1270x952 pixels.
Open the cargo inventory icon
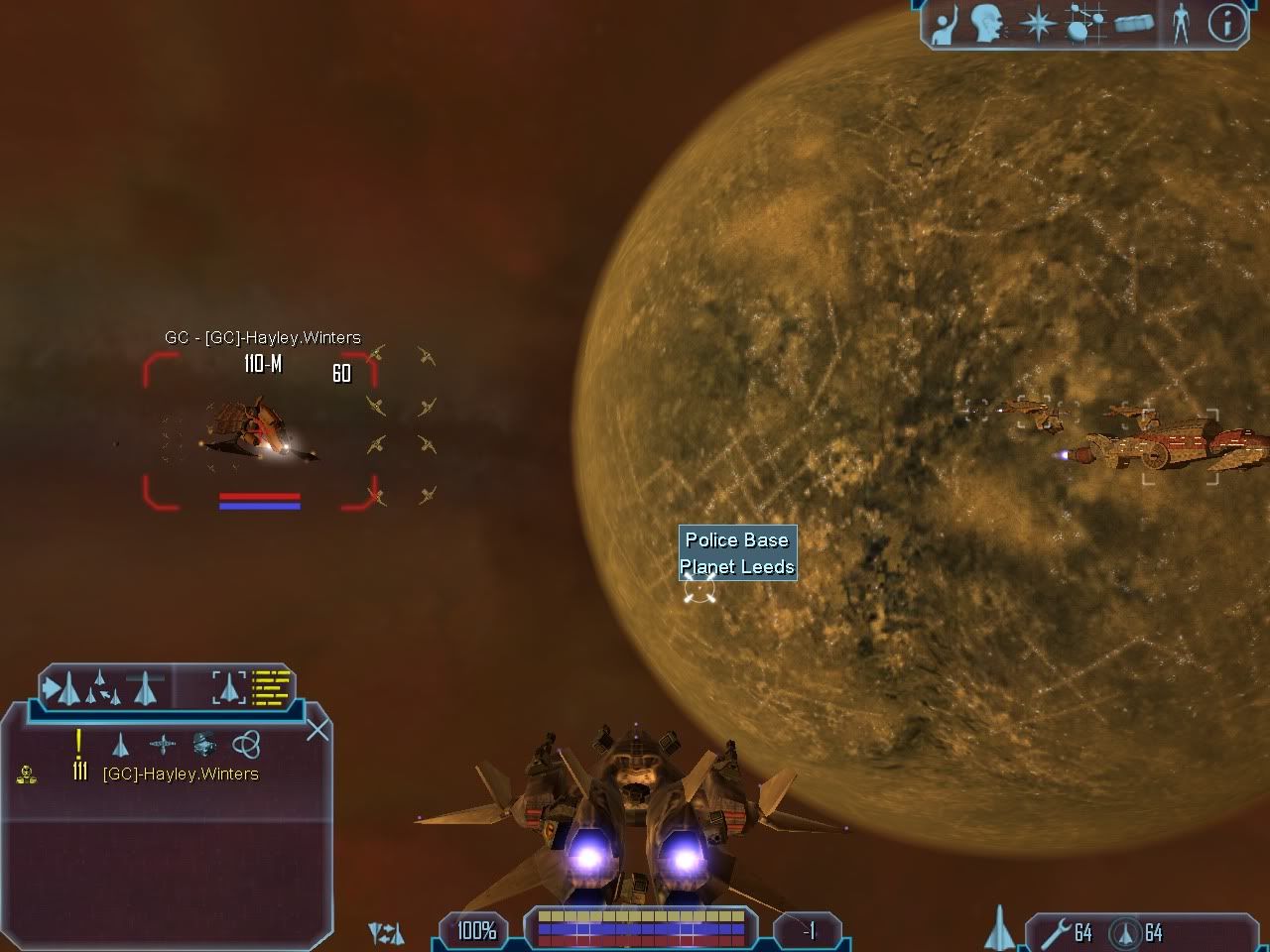pyautogui.click(x=1134, y=24)
